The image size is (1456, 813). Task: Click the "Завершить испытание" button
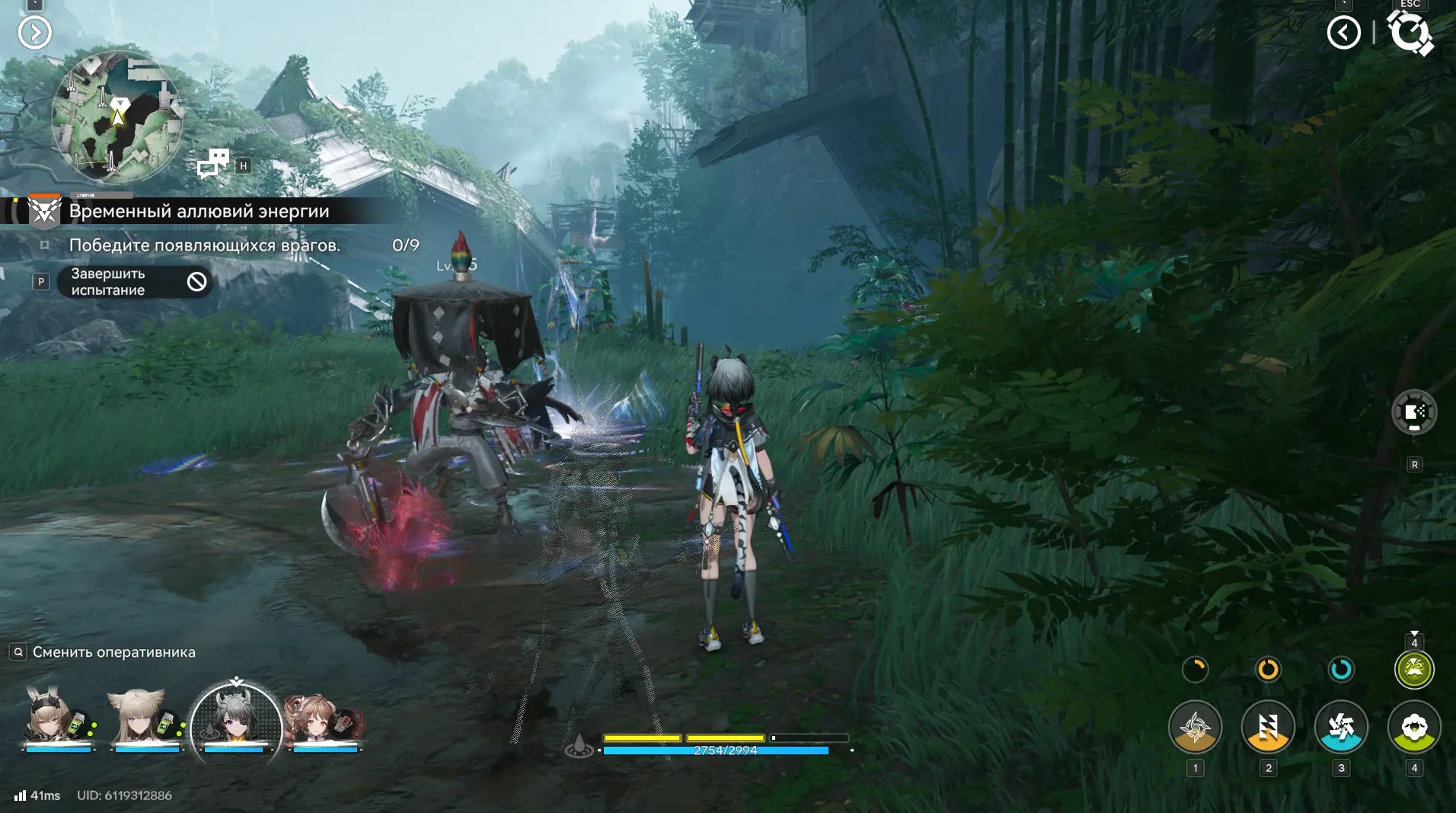coord(134,282)
